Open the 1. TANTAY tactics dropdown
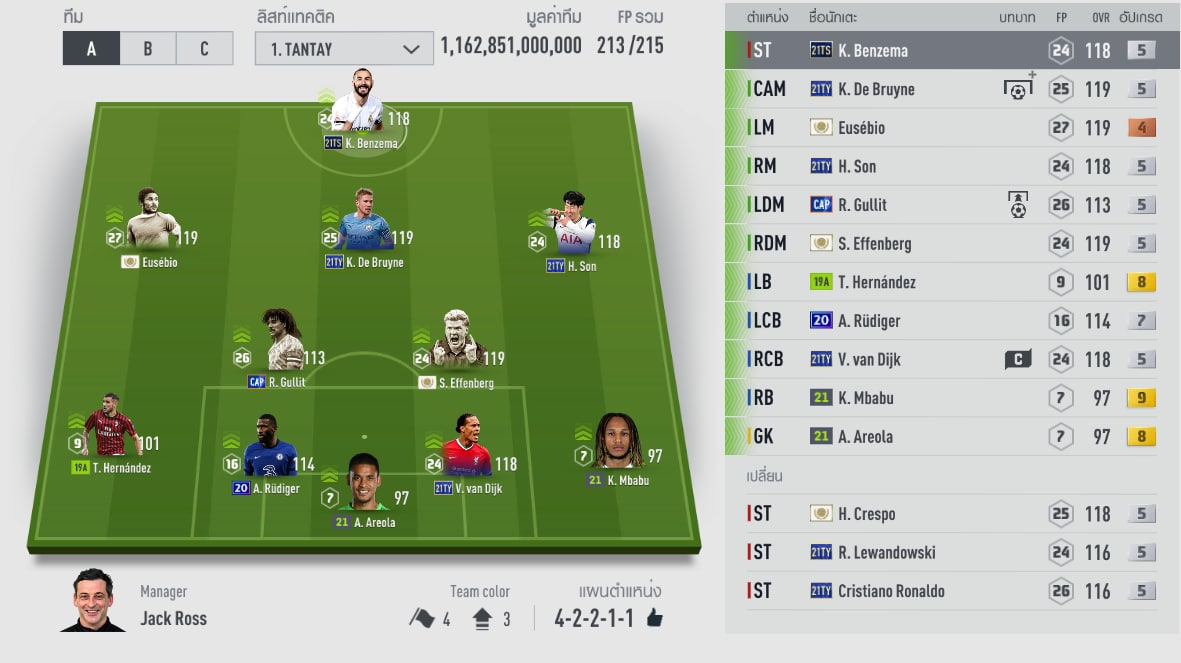This screenshot has width=1181, height=663. 344,49
